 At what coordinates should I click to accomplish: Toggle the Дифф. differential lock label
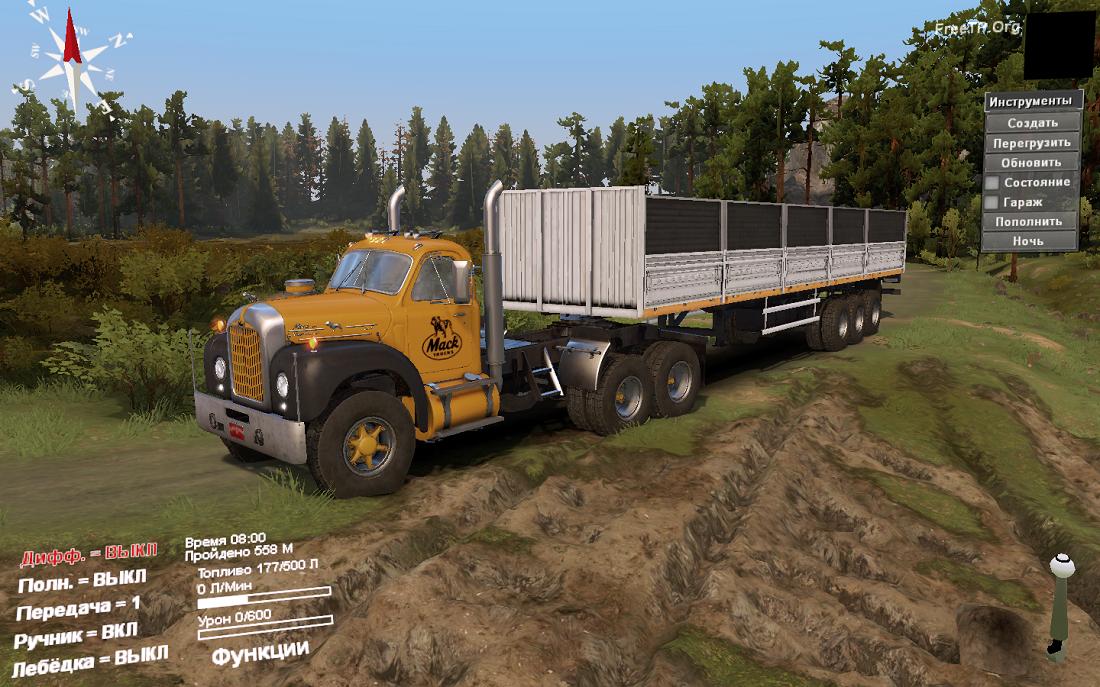coord(89,555)
